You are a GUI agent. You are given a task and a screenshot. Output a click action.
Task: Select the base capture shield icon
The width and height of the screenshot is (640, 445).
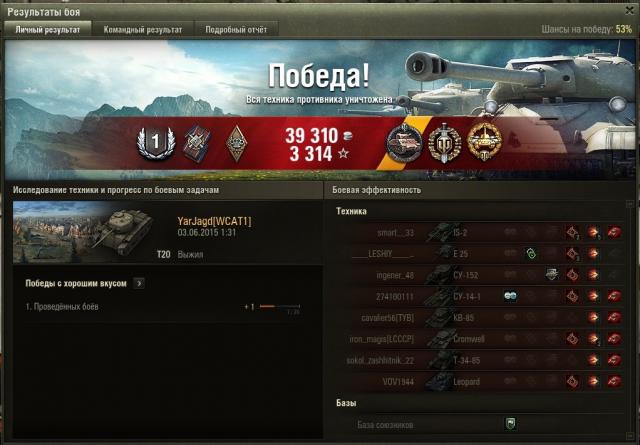tap(510, 424)
